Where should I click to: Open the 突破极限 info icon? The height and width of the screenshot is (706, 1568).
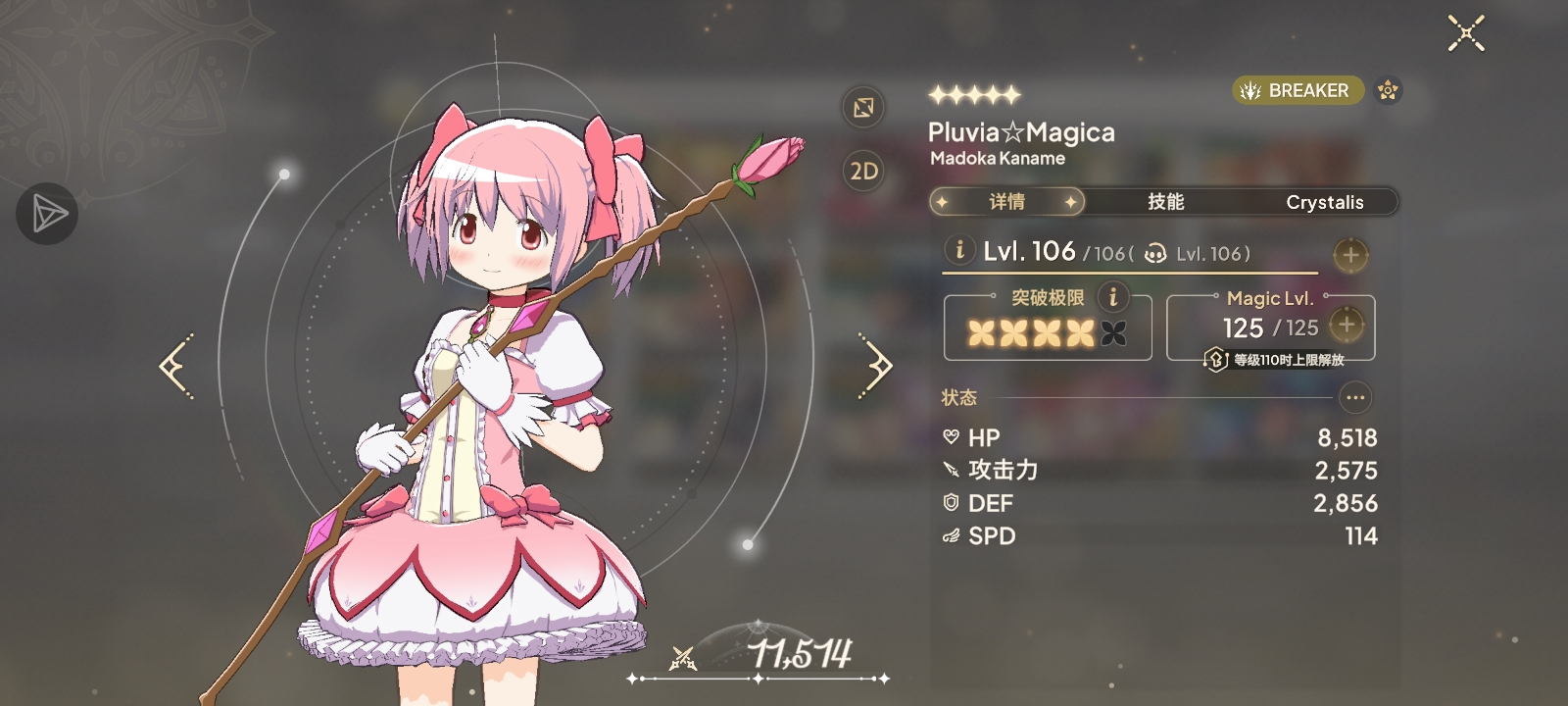pyautogui.click(x=1112, y=296)
